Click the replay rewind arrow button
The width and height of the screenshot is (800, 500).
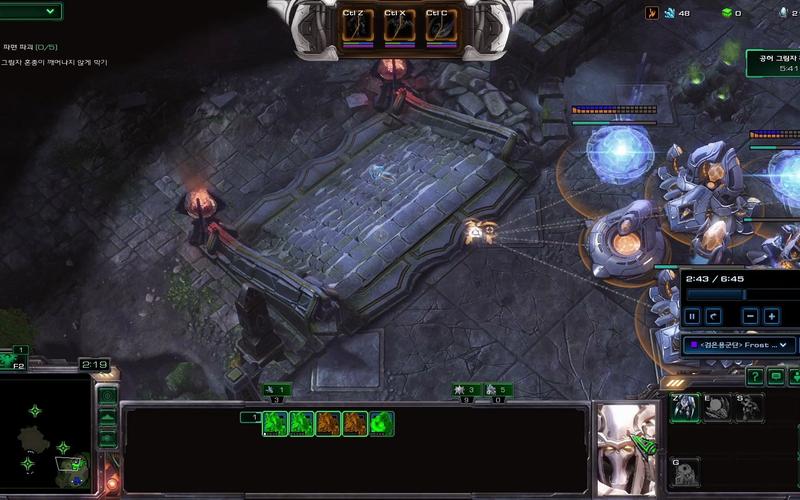tap(714, 316)
